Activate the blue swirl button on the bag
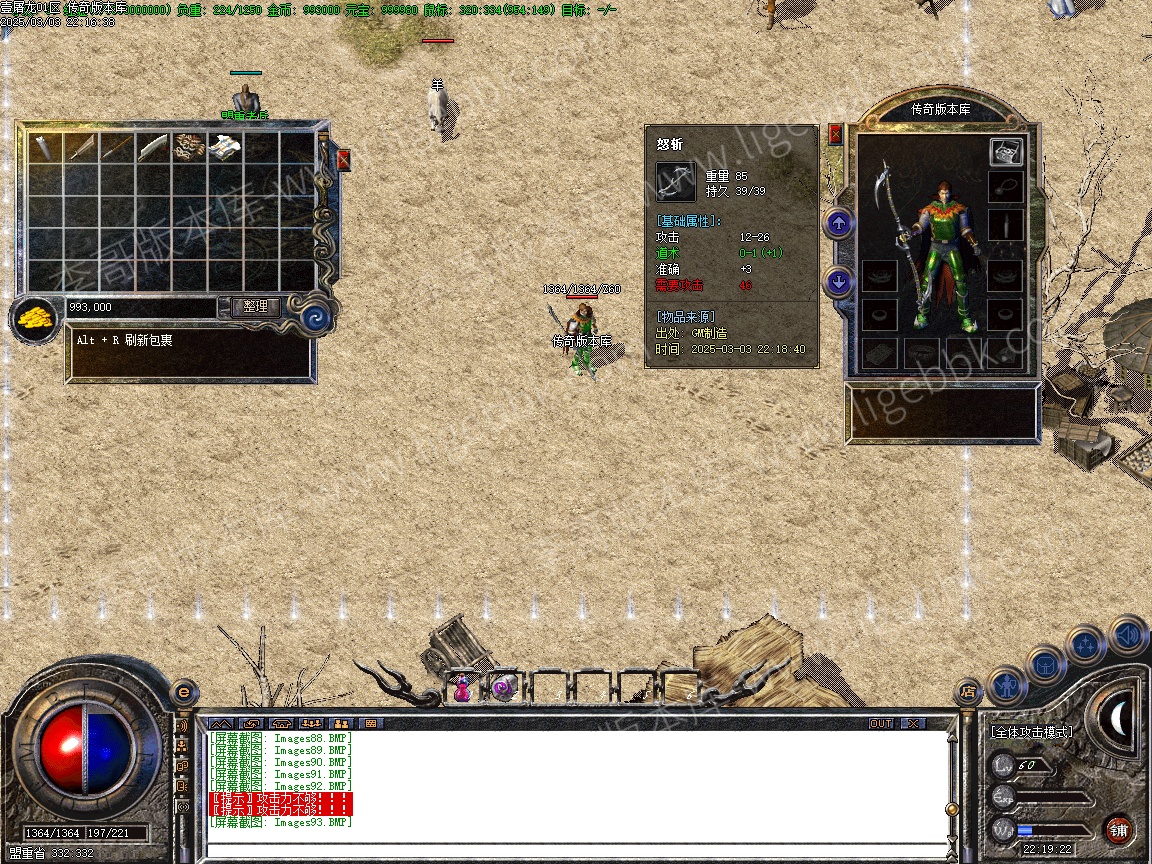This screenshot has width=1152, height=864. (x=317, y=317)
